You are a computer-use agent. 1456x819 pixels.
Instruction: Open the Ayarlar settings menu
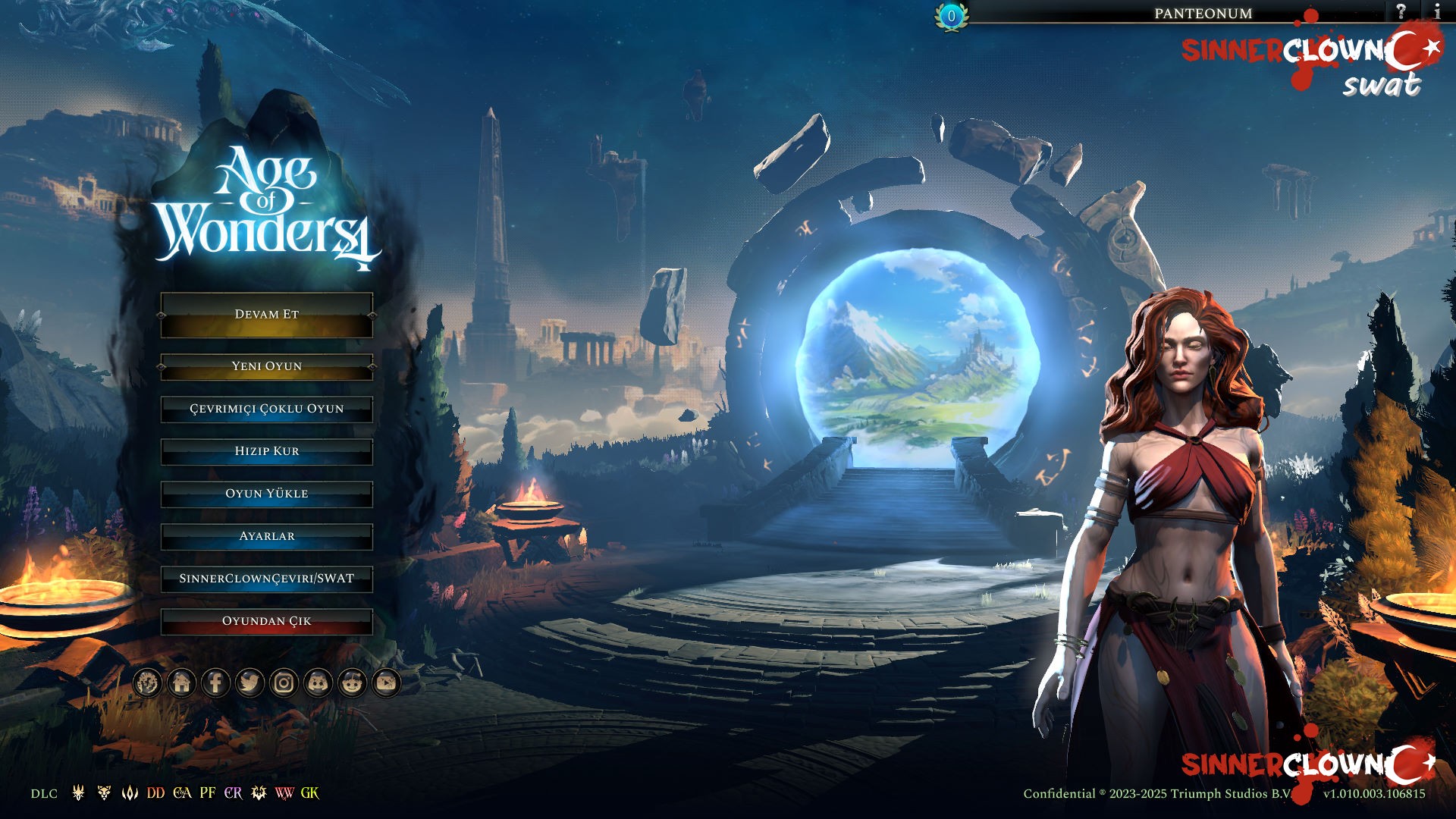(x=266, y=536)
